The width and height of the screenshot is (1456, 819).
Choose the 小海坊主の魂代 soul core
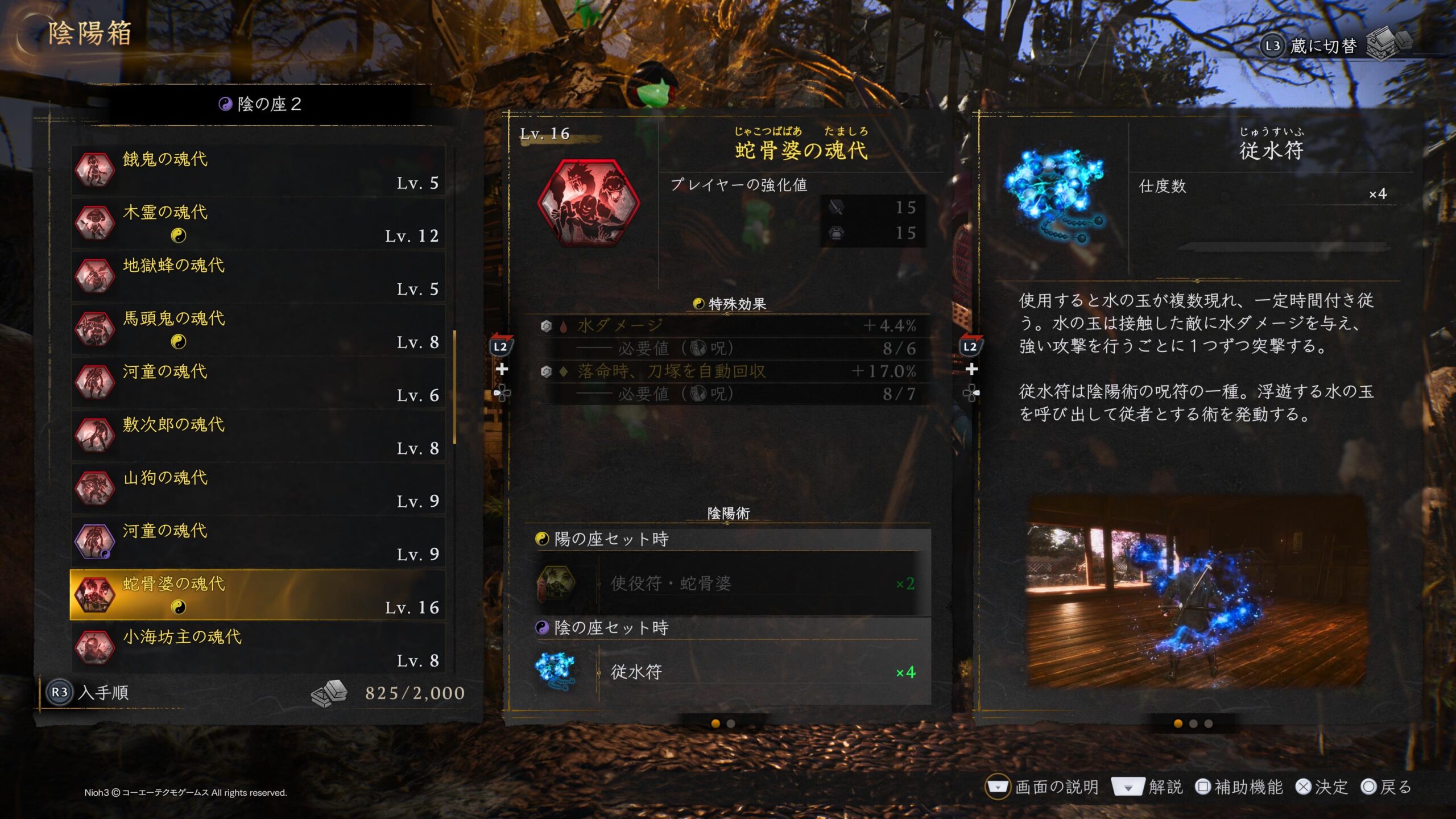(258, 648)
